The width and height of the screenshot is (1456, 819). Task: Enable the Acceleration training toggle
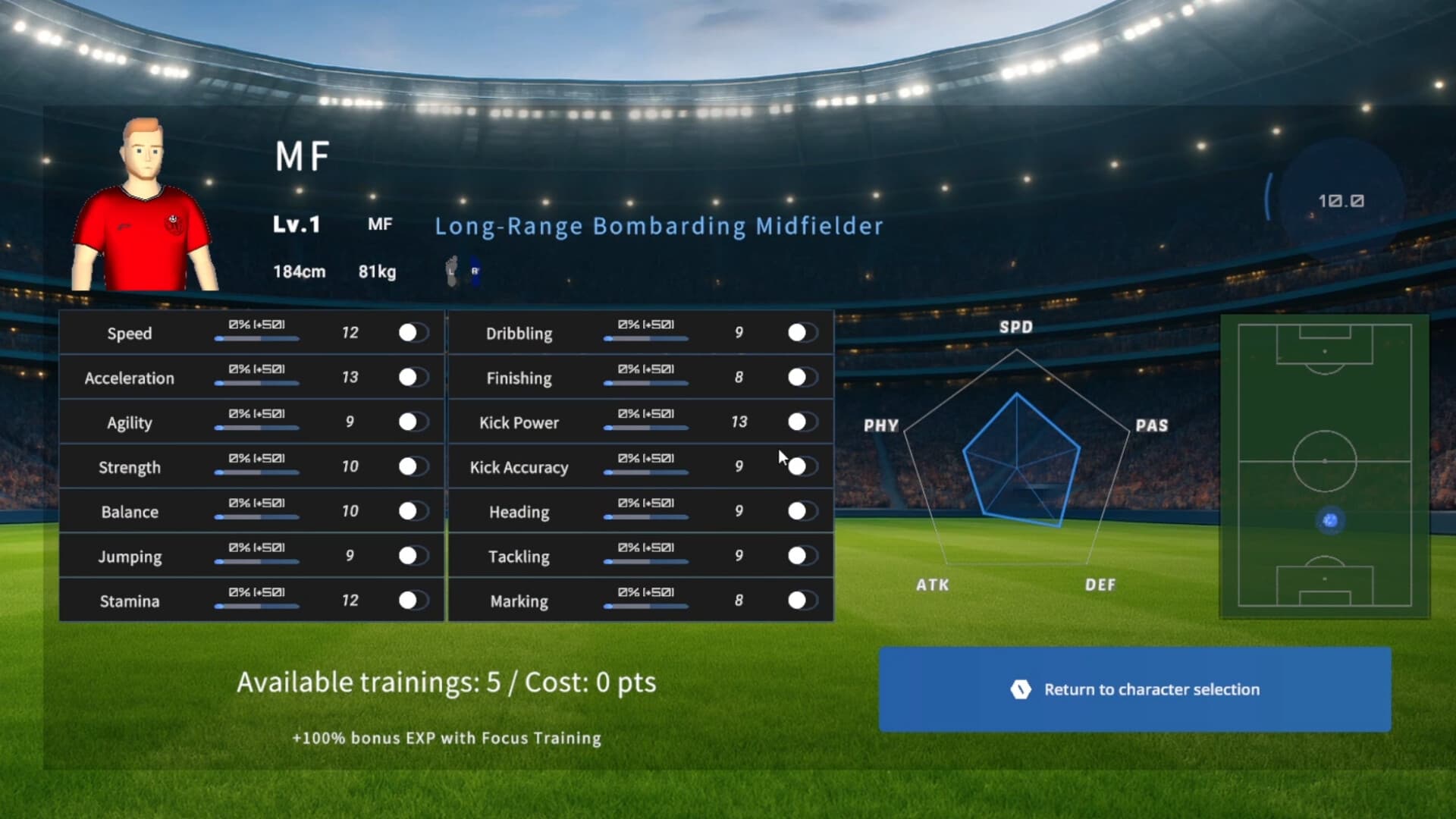(413, 378)
